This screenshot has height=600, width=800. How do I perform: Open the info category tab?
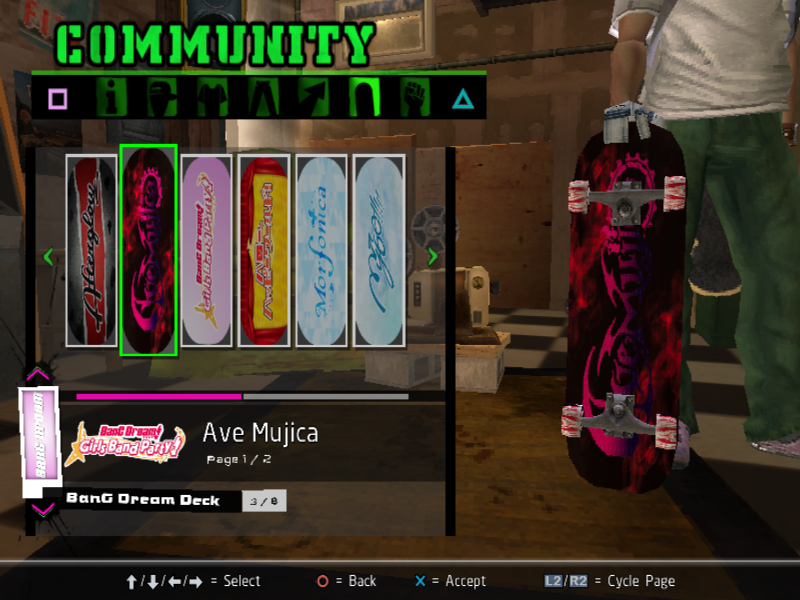click(x=112, y=98)
